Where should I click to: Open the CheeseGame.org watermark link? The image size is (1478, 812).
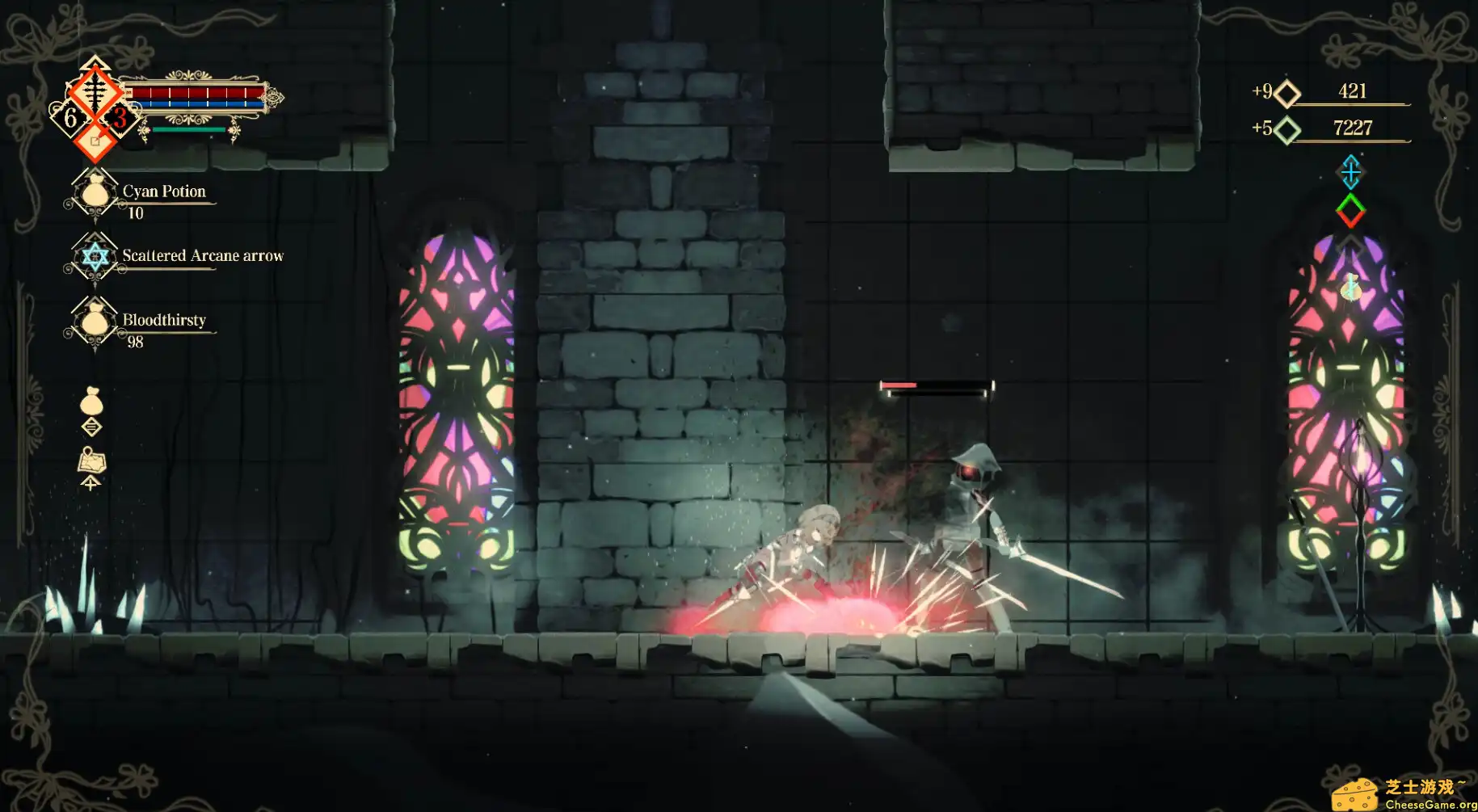[x=1405, y=793]
